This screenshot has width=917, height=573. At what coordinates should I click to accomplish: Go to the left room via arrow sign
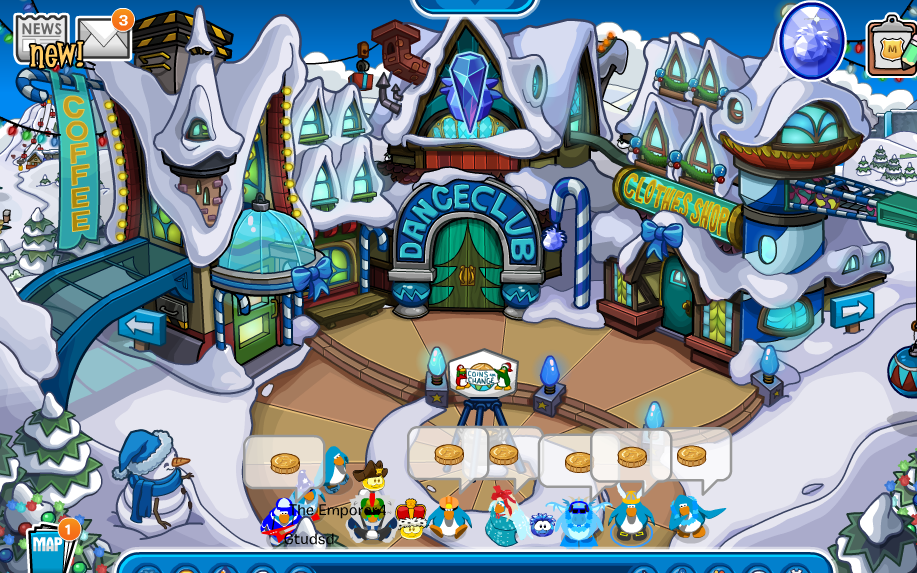click(x=141, y=326)
